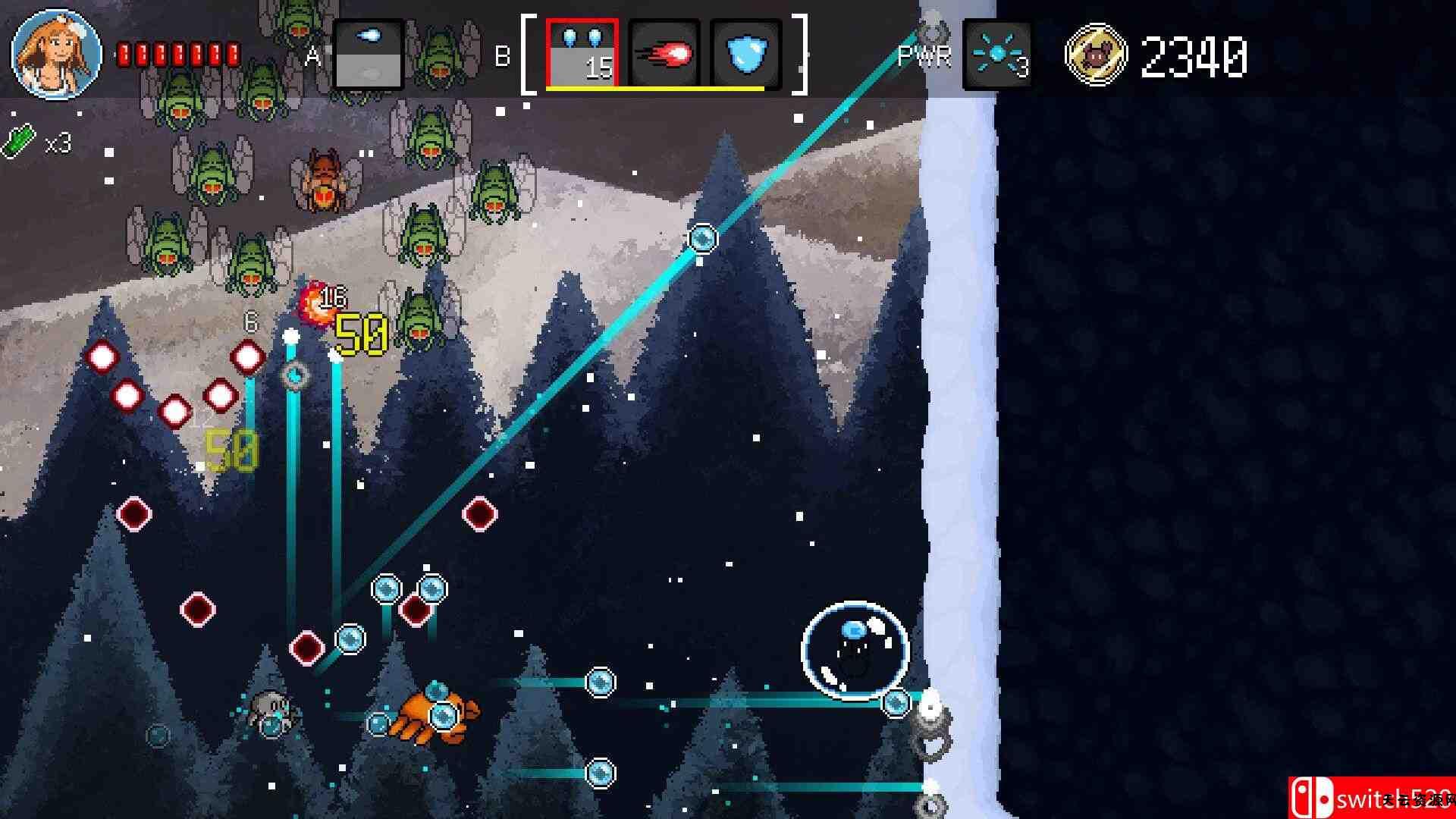Click the player character portrait
The width and height of the screenshot is (1456, 819).
pyautogui.click(x=56, y=54)
